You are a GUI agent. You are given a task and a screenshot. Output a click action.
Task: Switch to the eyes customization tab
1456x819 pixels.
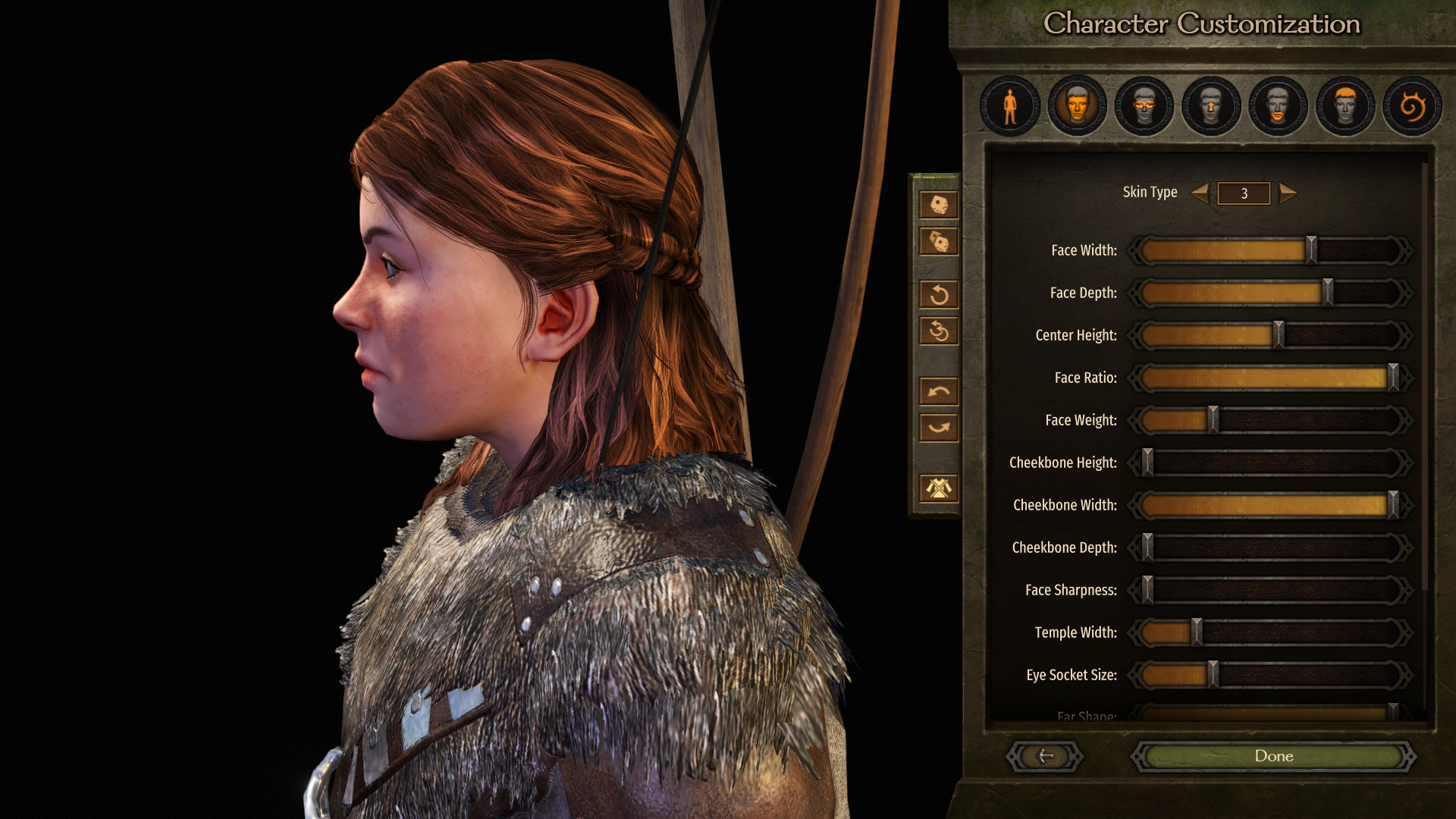[x=1144, y=106]
